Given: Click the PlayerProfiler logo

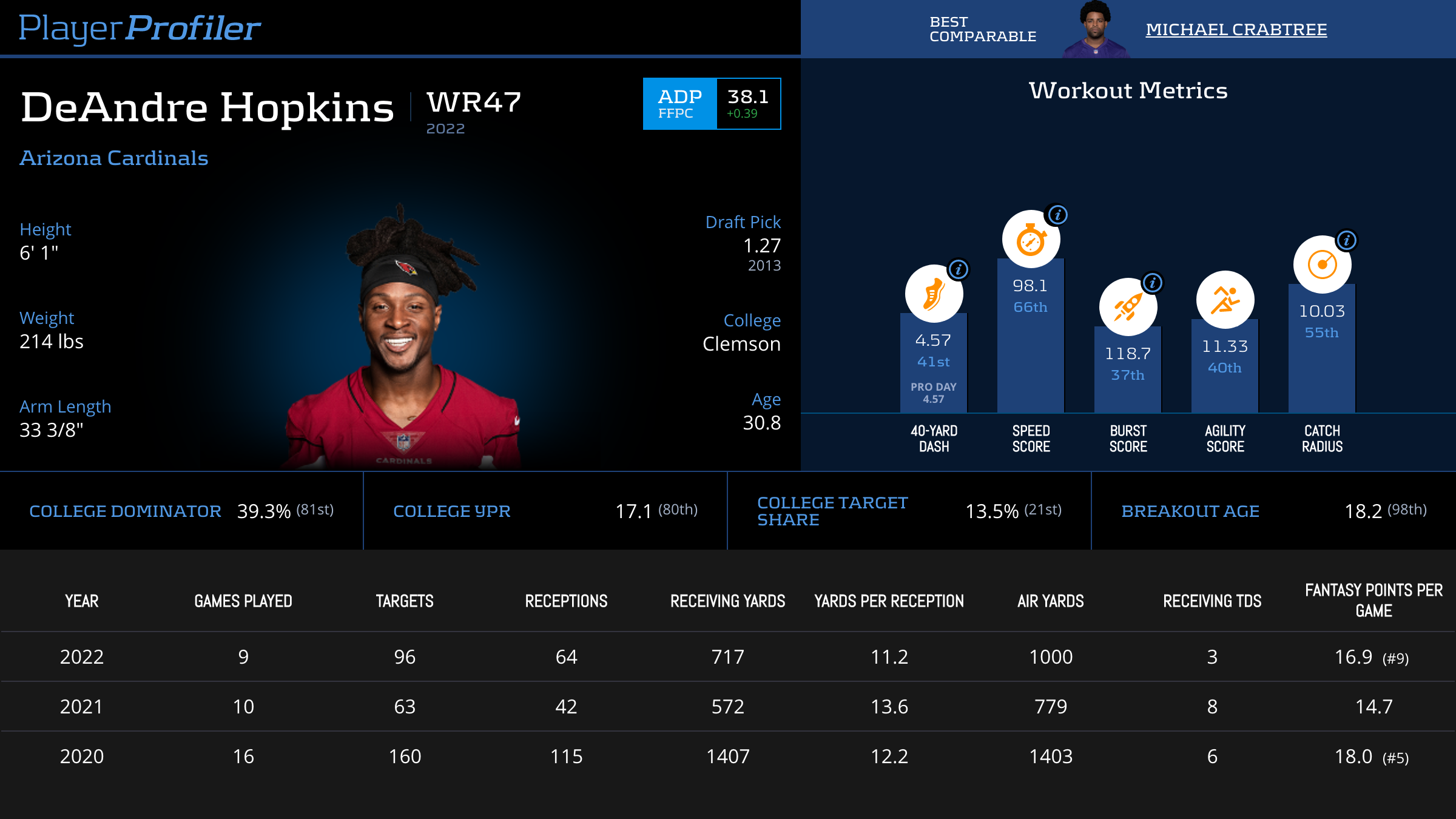Looking at the screenshot, I should tap(140, 29).
